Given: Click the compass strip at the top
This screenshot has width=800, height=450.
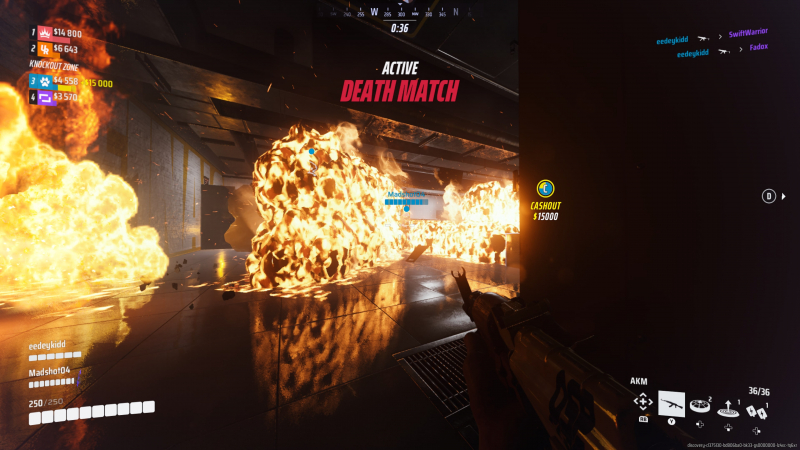Looking at the screenshot, I should click(400, 13).
